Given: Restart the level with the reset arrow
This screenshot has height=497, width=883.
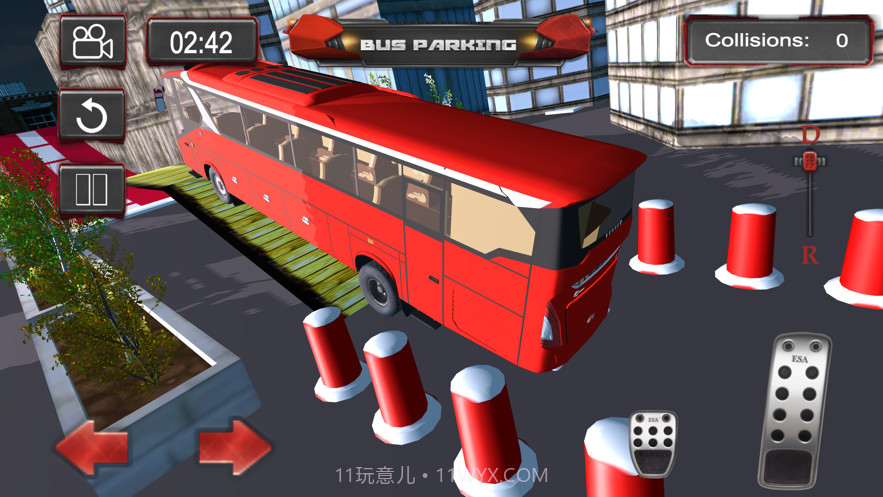Looking at the screenshot, I should 92,116.
